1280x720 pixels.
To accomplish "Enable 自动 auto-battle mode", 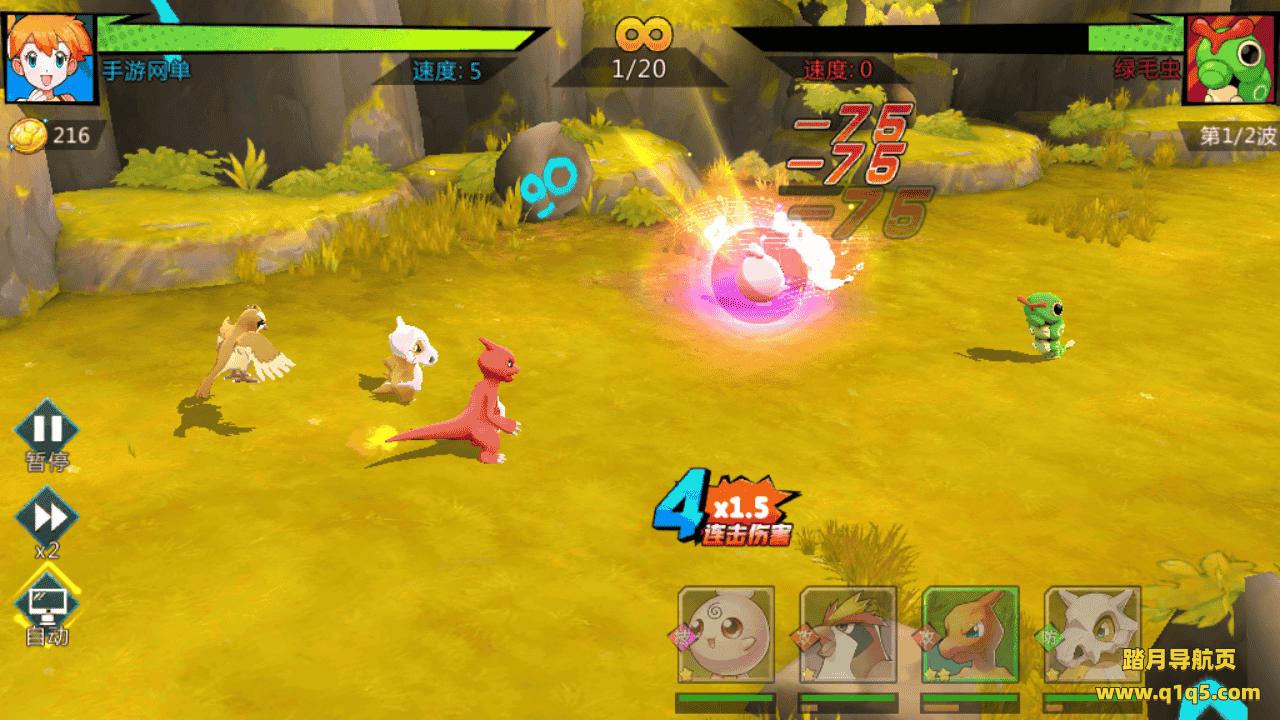I will click(x=46, y=600).
